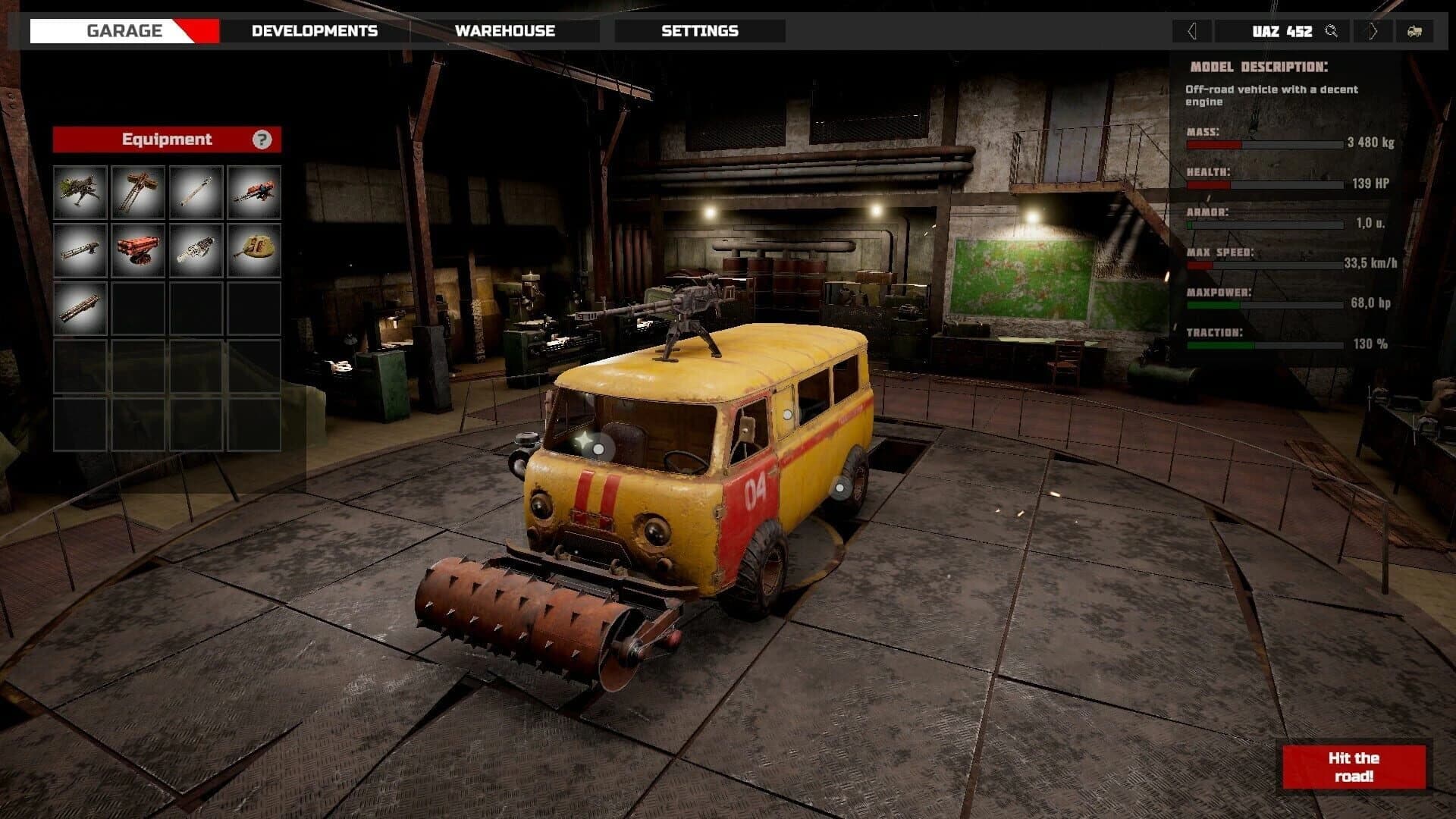
Task: Select the minigun in the second row
Action: tap(80, 250)
